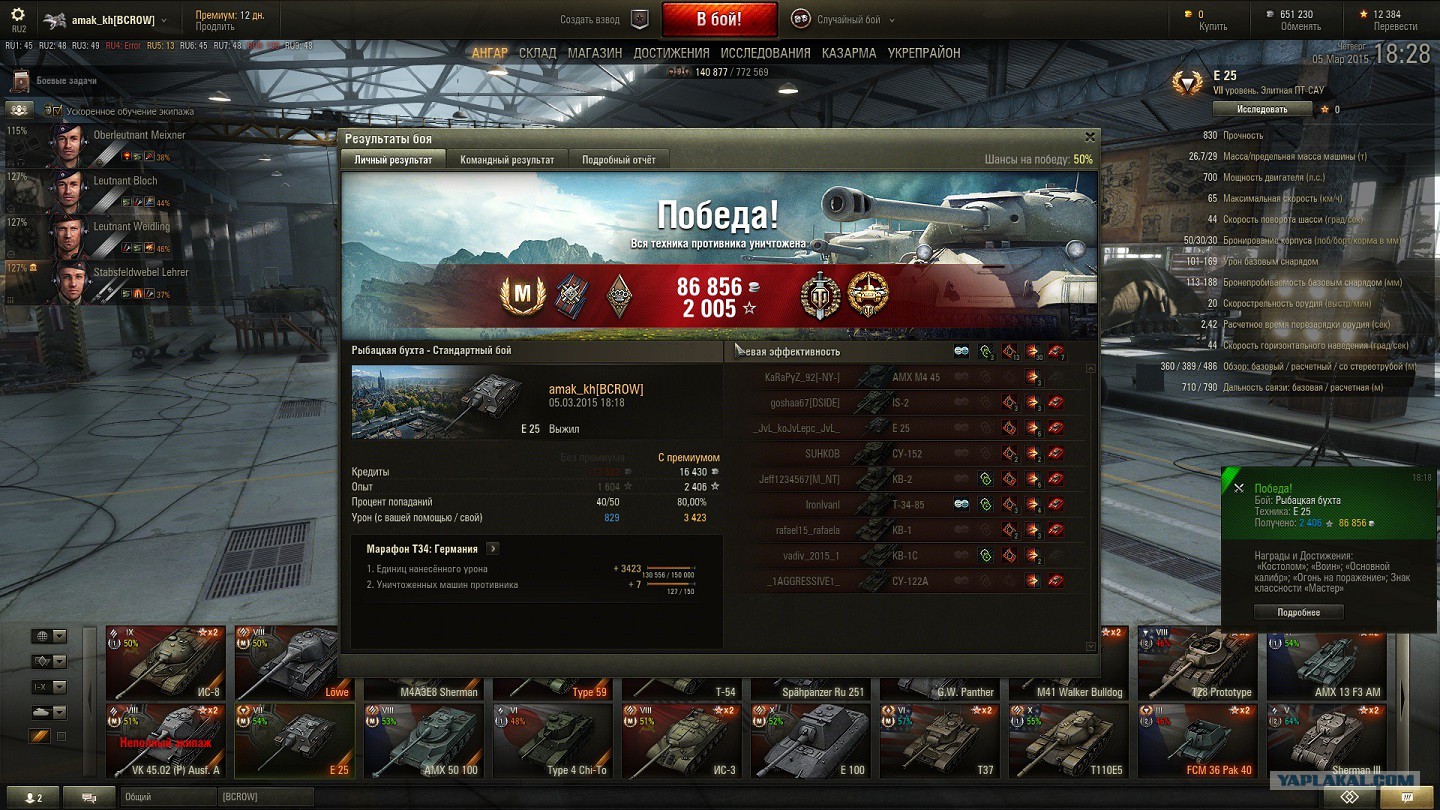Open the game settings gear icon

coord(18,16)
